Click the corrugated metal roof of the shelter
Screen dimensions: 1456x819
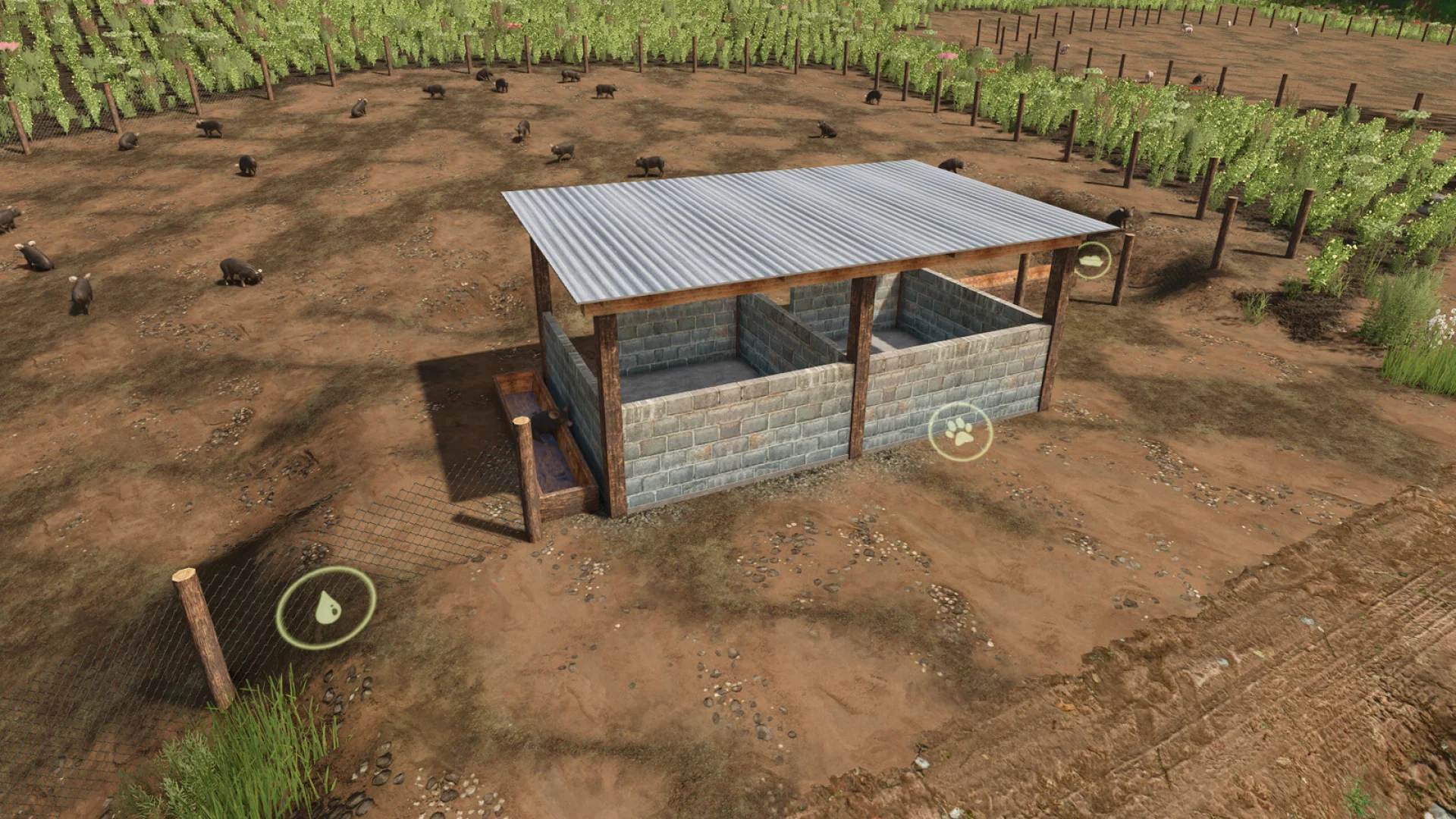(x=796, y=220)
